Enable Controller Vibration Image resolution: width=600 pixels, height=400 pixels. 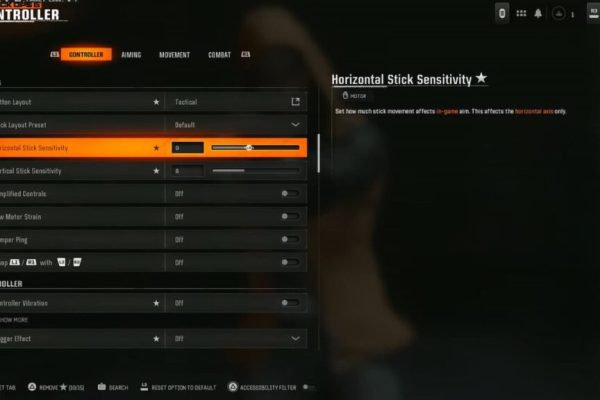(x=289, y=302)
